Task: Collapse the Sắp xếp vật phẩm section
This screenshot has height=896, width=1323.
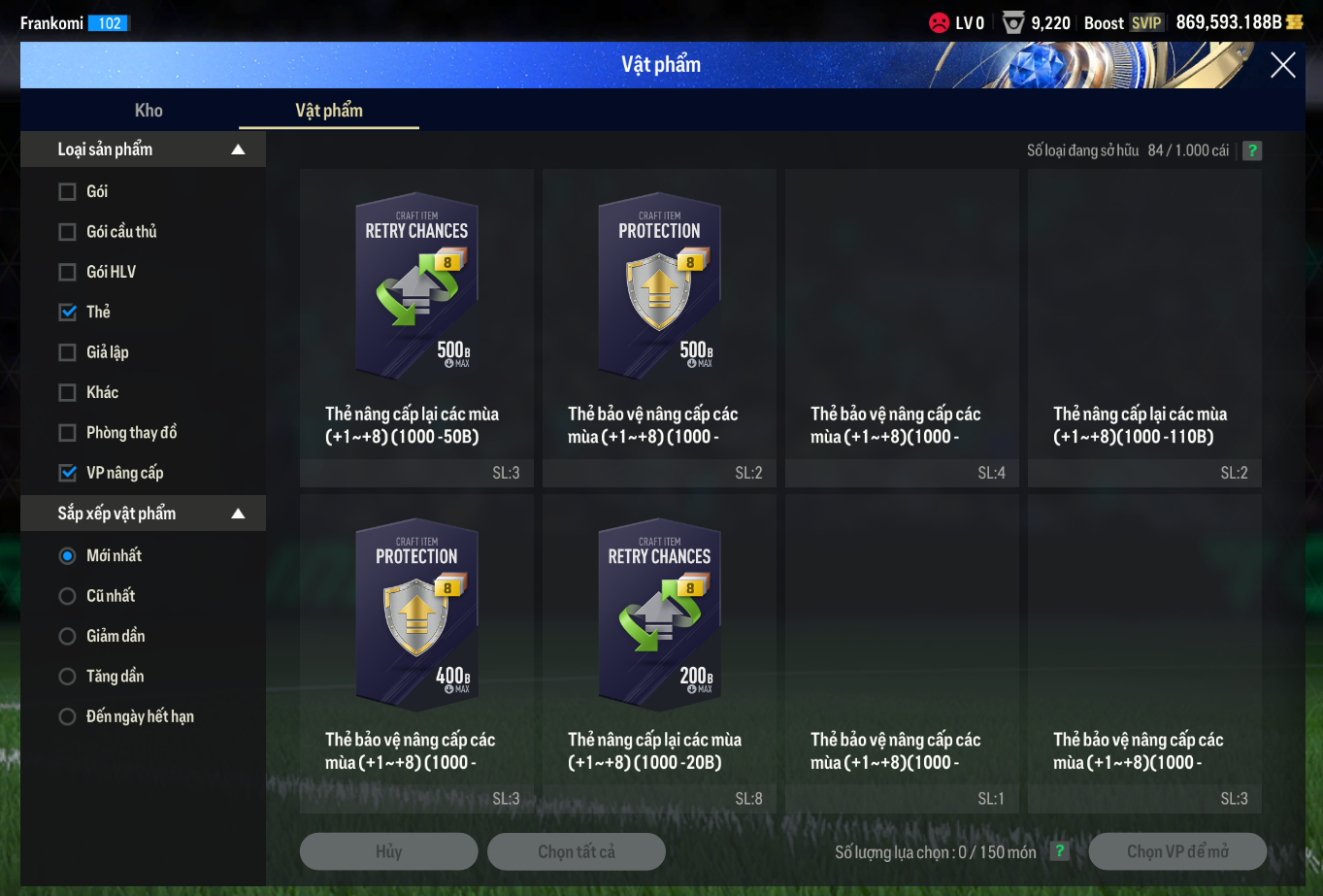Action: pos(238,514)
